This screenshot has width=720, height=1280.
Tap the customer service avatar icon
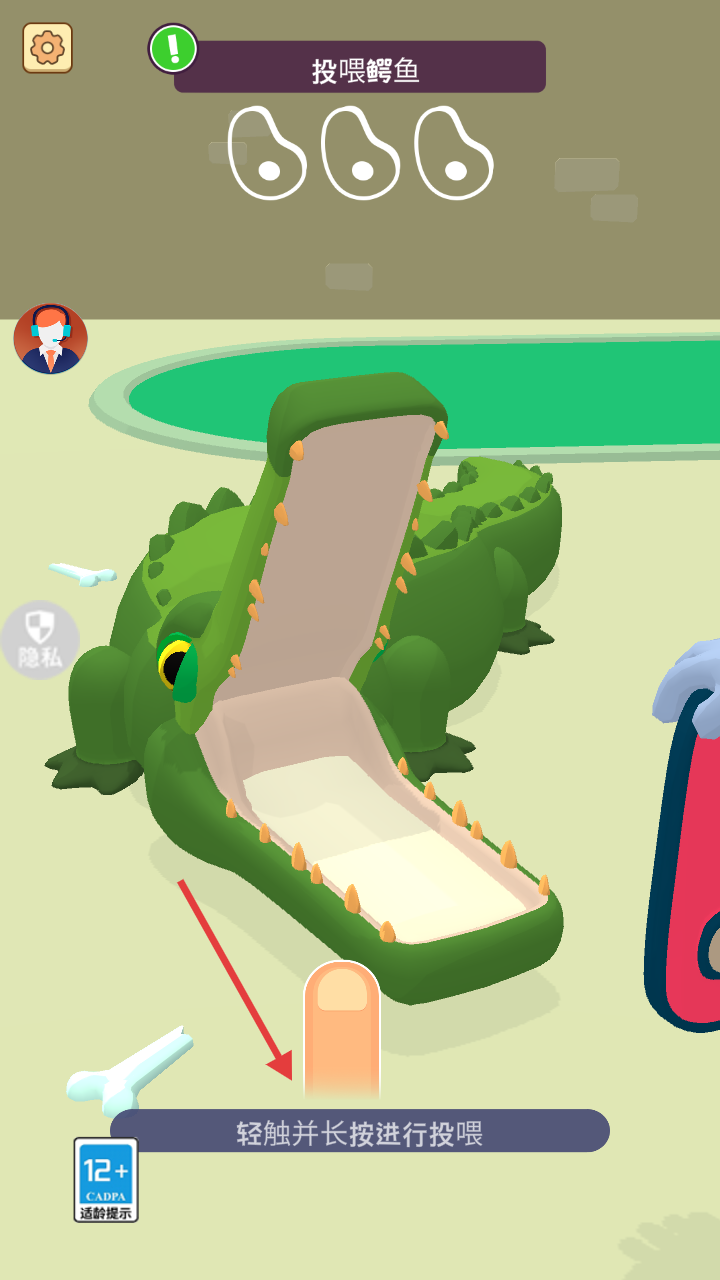pyautogui.click(x=50, y=339)
